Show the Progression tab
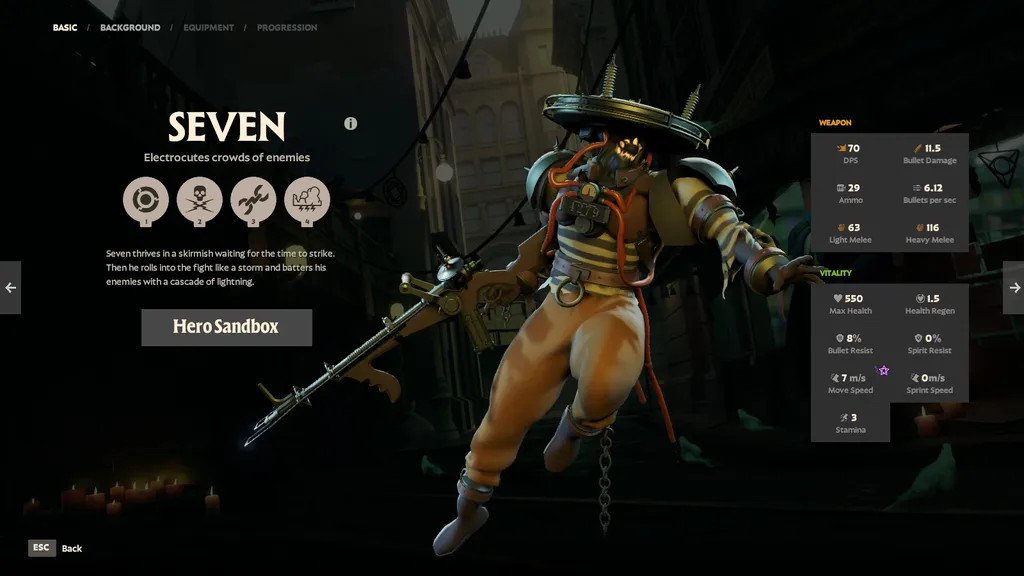This screenshot has width=1024, height=576. pyautogui.click(x=287, y=28)
